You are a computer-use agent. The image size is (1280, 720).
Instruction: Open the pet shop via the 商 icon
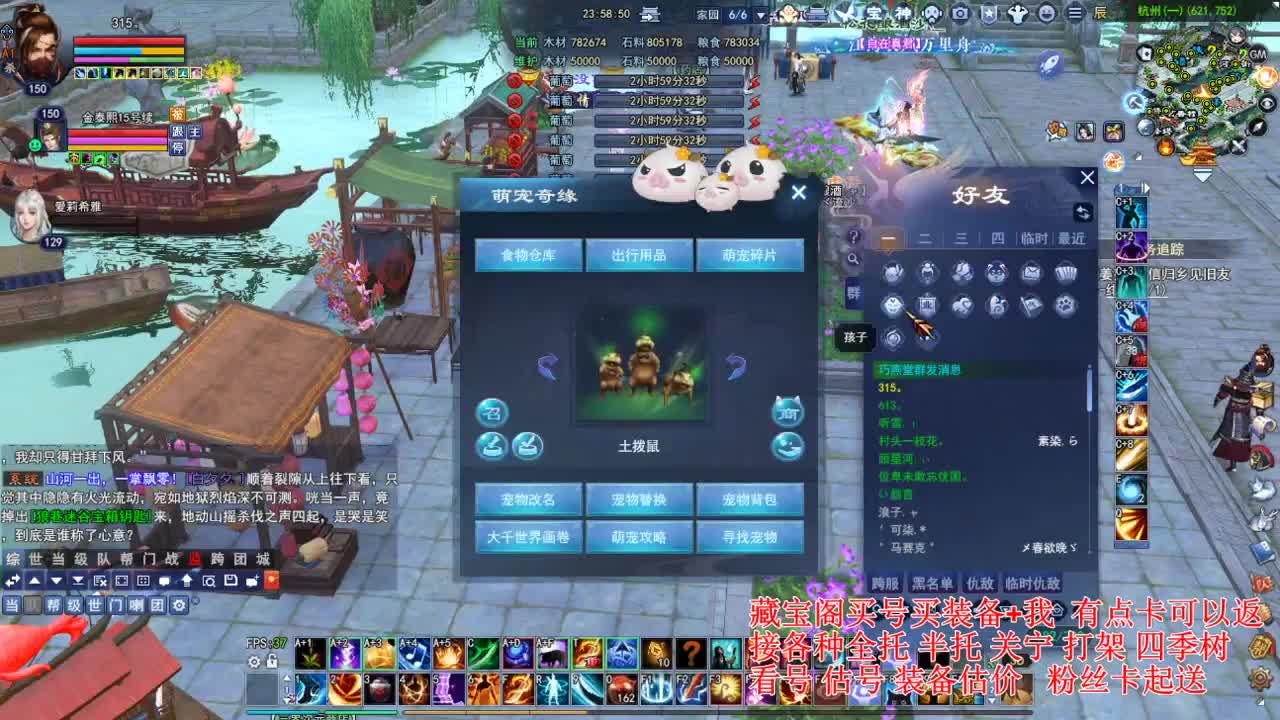pos(787,412)
